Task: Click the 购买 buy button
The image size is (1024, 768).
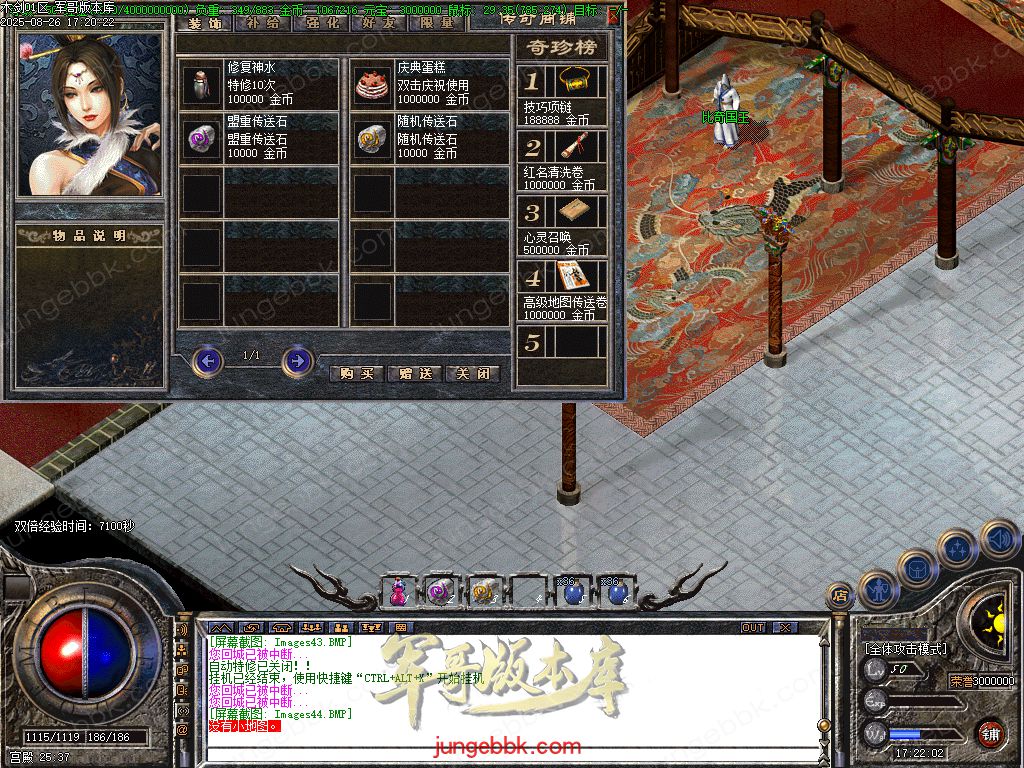Action: [x=356, y=373]
